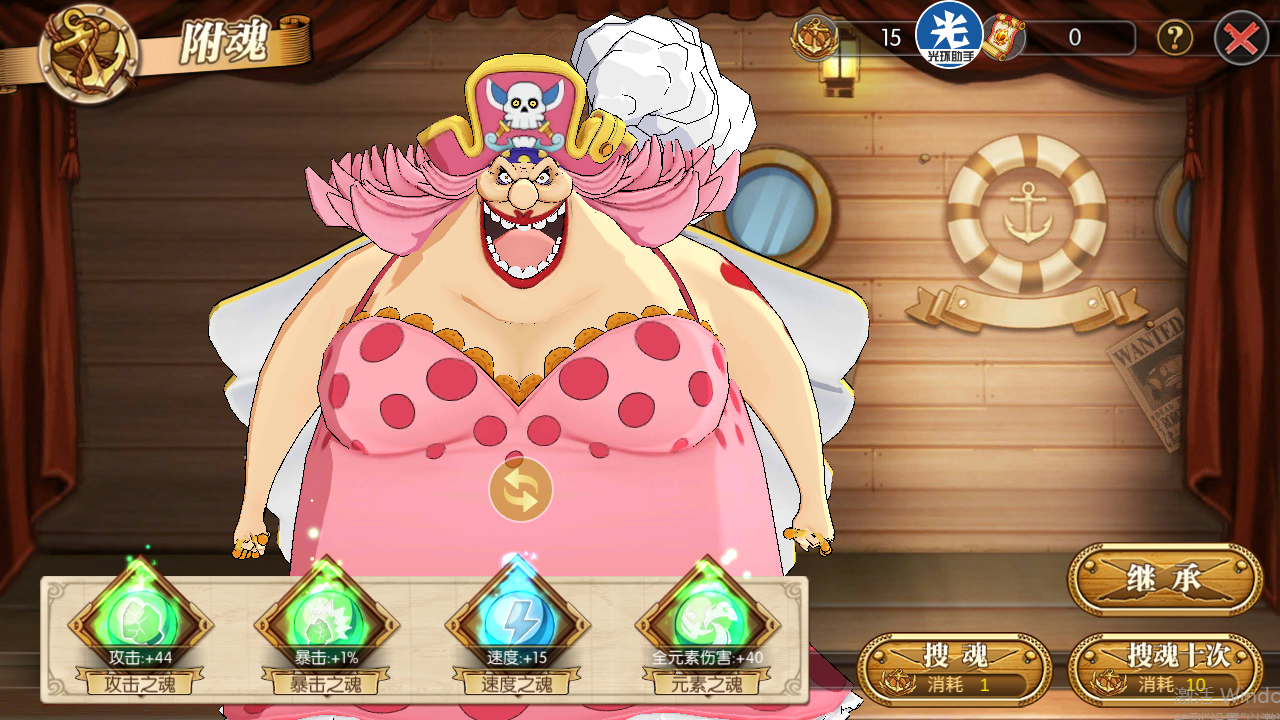Perform a single 搜魂 soul search
Viewport: 1280px width, 720px height.
[x=954, y=668]
